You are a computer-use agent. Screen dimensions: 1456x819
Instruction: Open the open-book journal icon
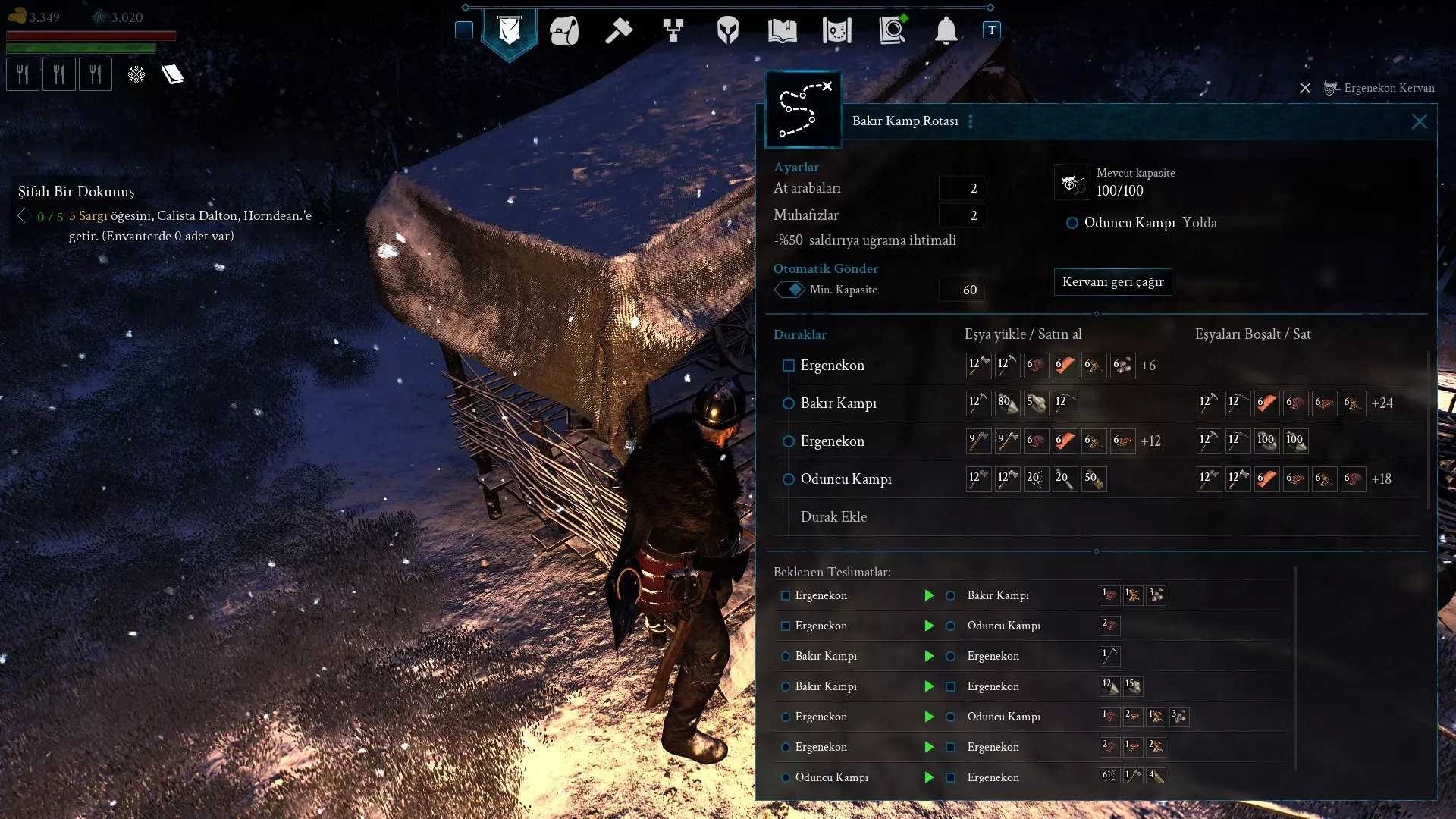click(x=782, y=31)
